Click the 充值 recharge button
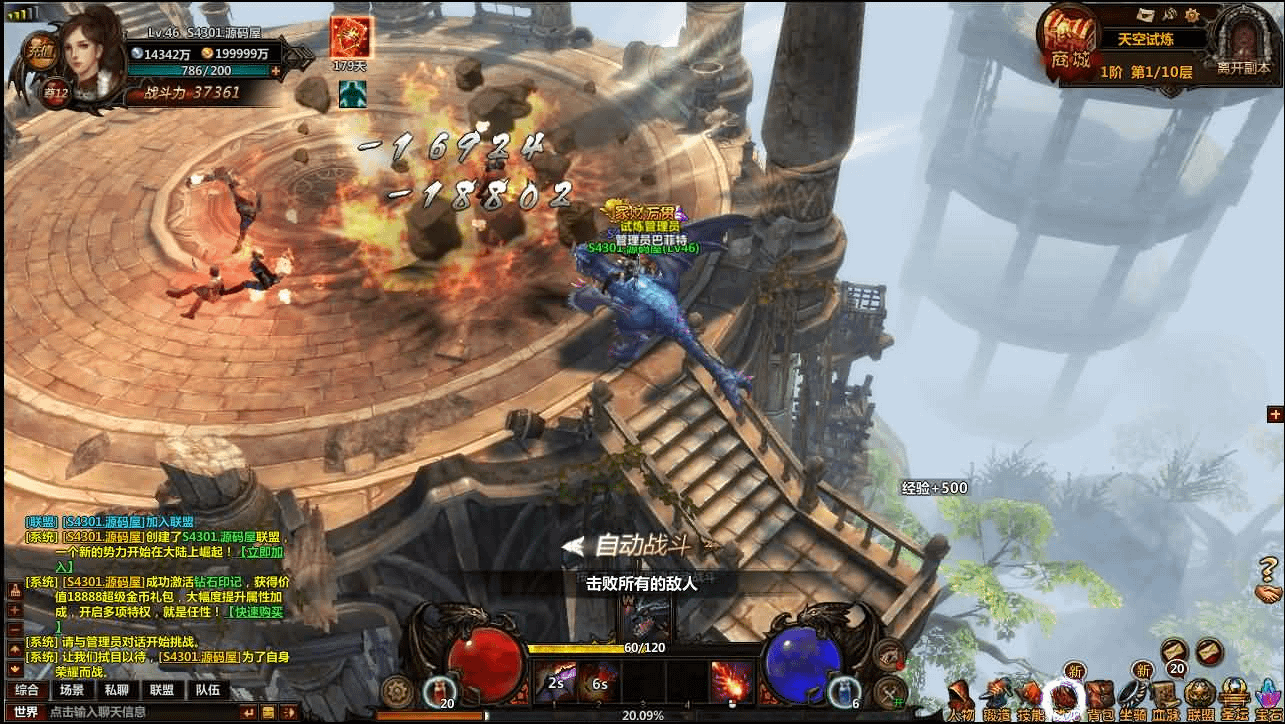This screenshot has height=724, width=1285. click(39, 50)
